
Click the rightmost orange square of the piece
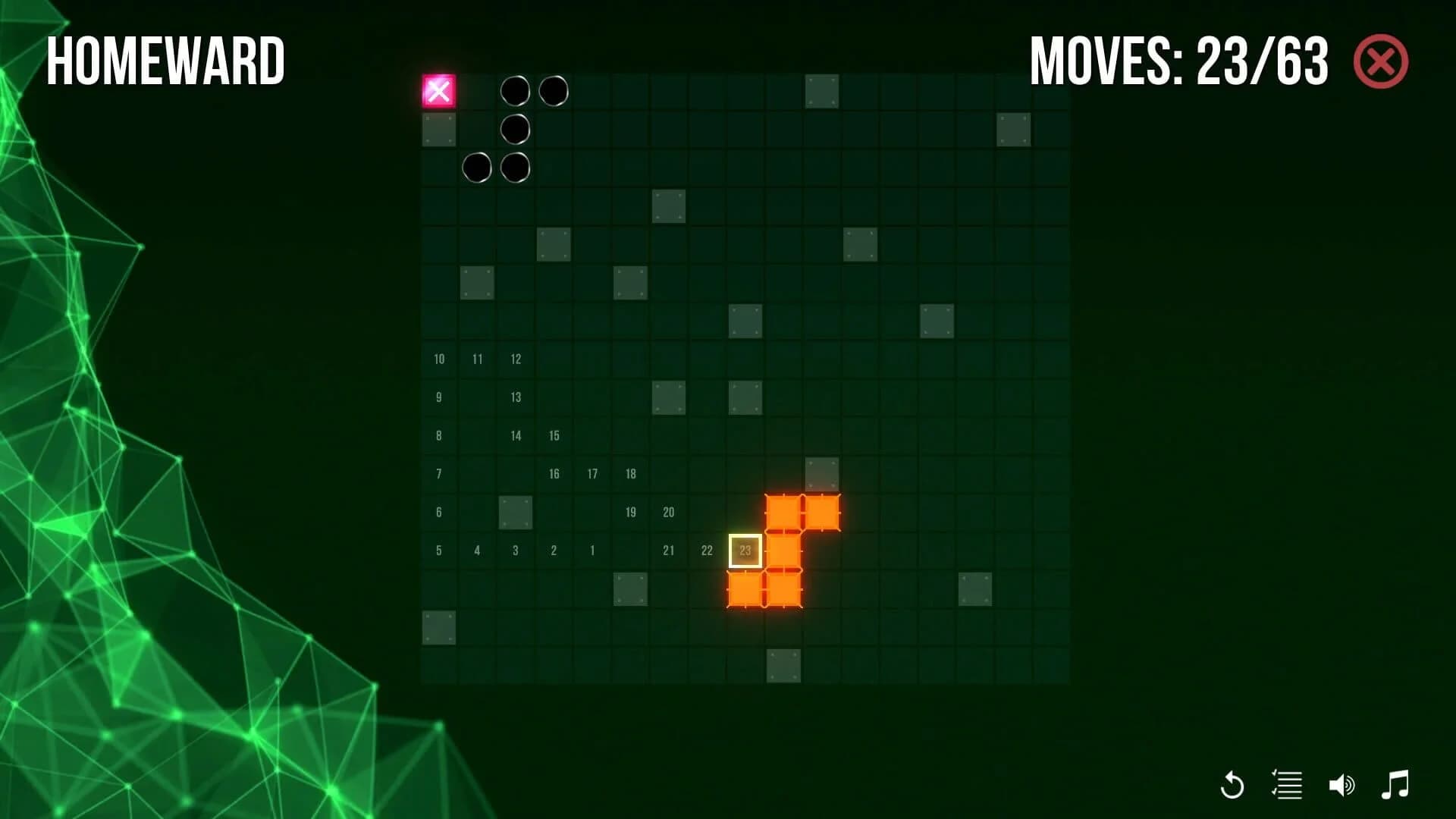[824, 512]
